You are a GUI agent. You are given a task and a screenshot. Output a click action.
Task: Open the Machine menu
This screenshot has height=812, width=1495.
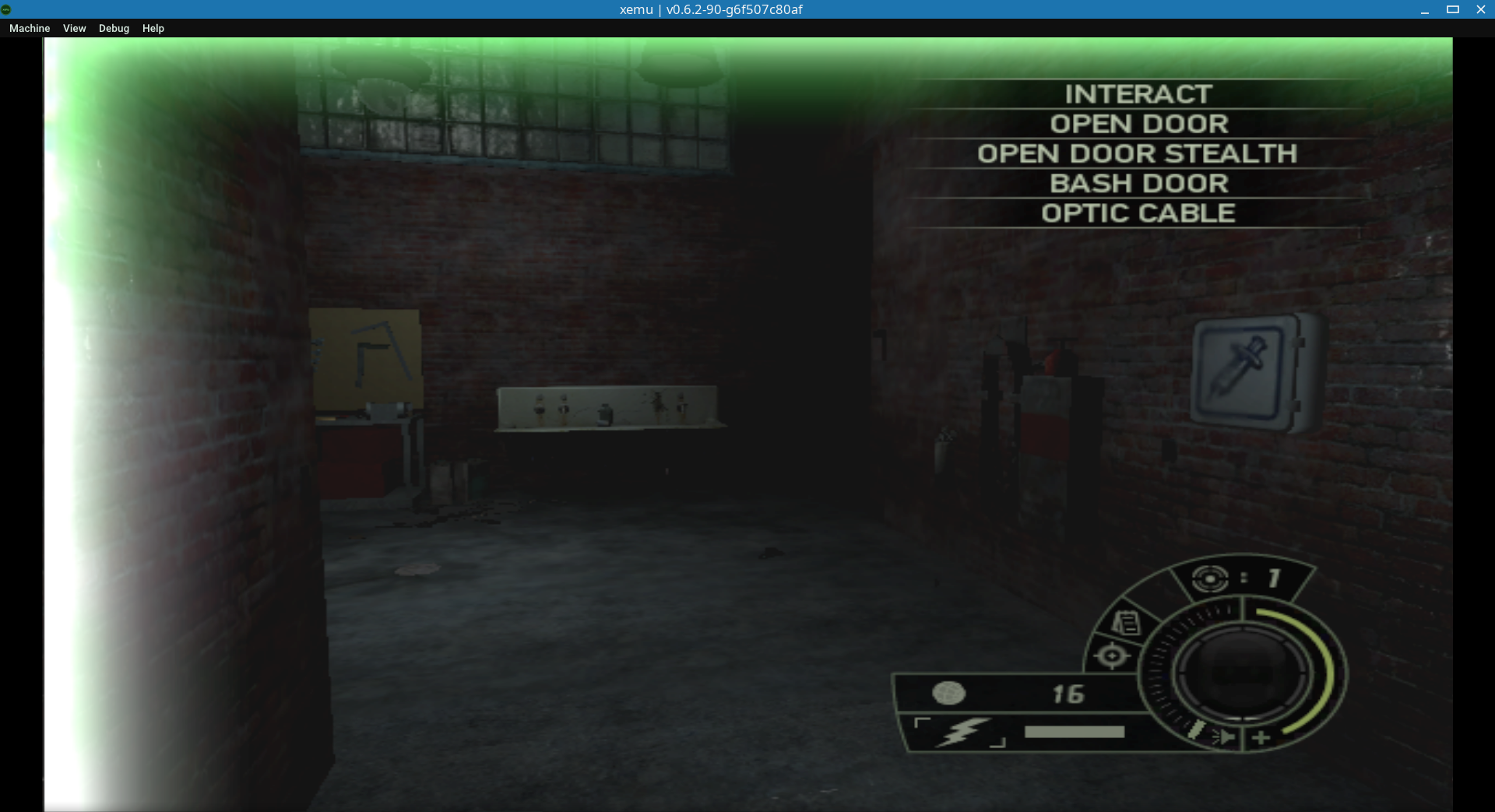coord(29,28)
